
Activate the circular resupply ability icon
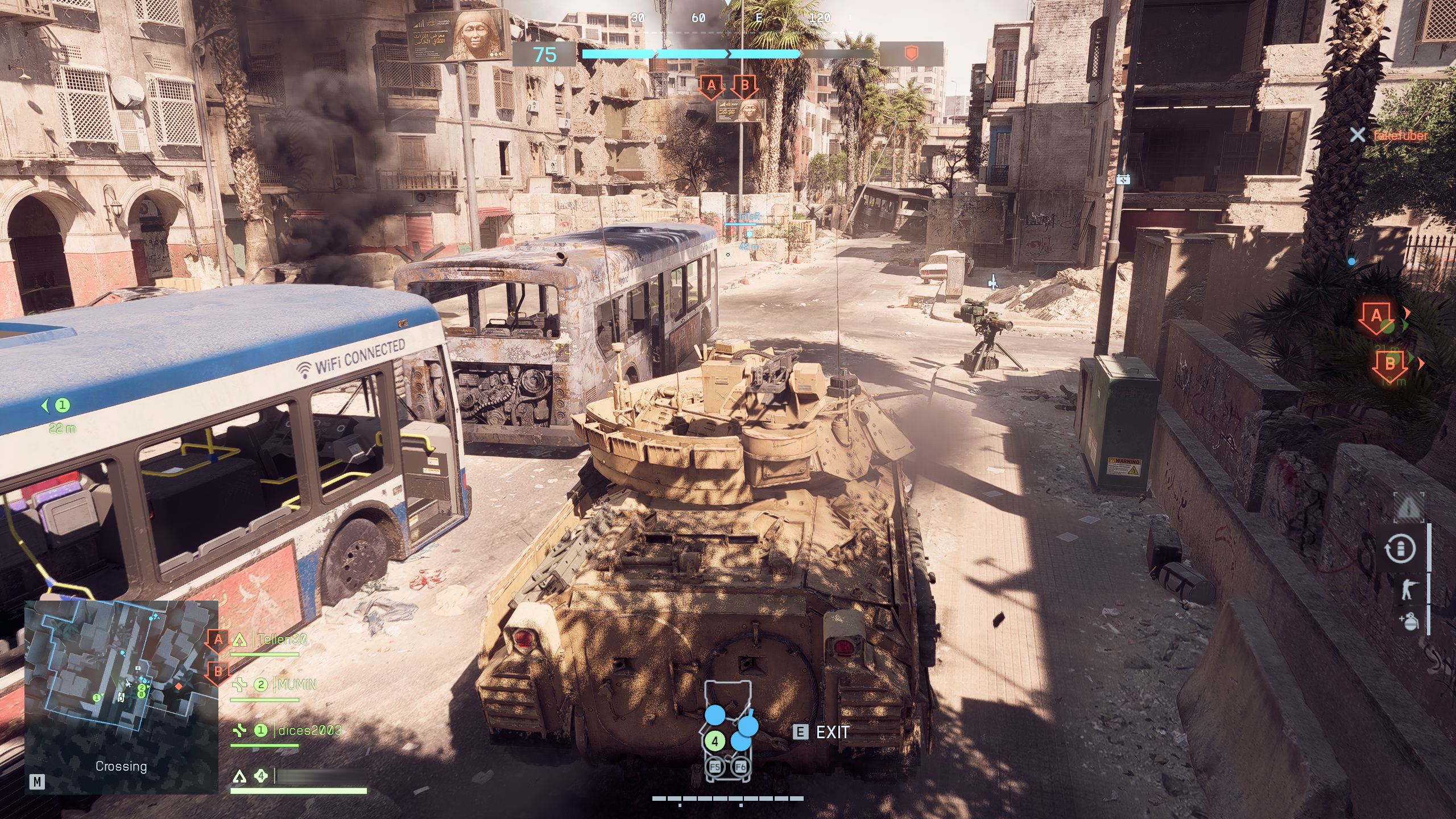click(1401, 549)
